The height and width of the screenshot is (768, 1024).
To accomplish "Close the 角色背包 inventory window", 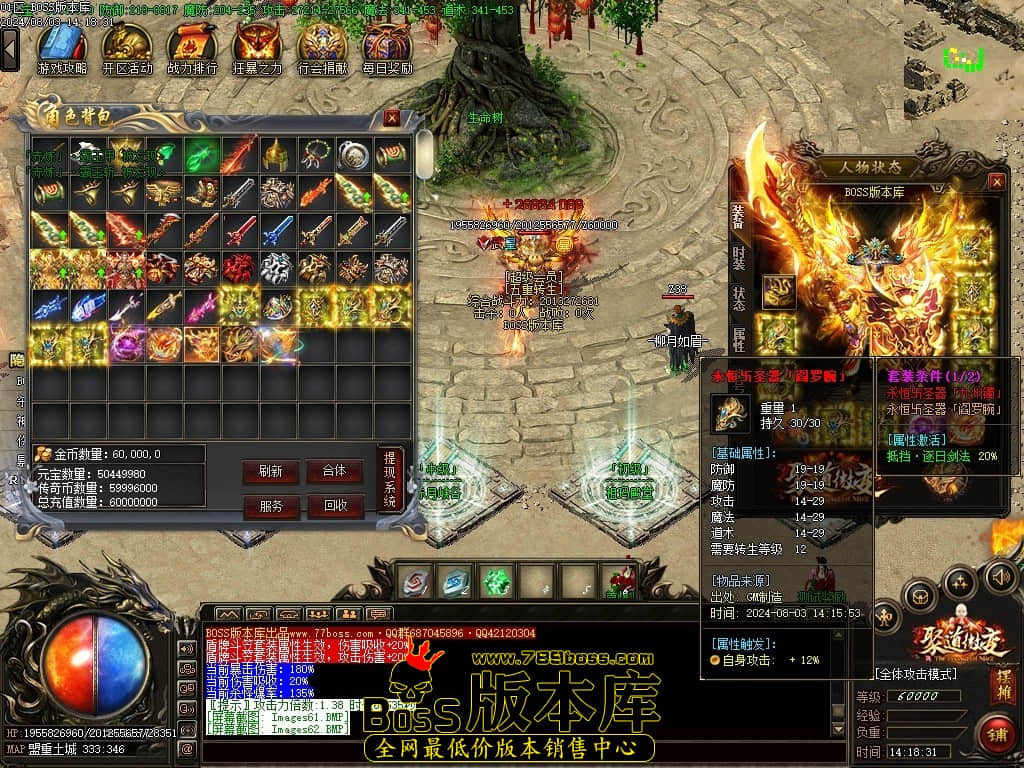I will pos(392,118).
